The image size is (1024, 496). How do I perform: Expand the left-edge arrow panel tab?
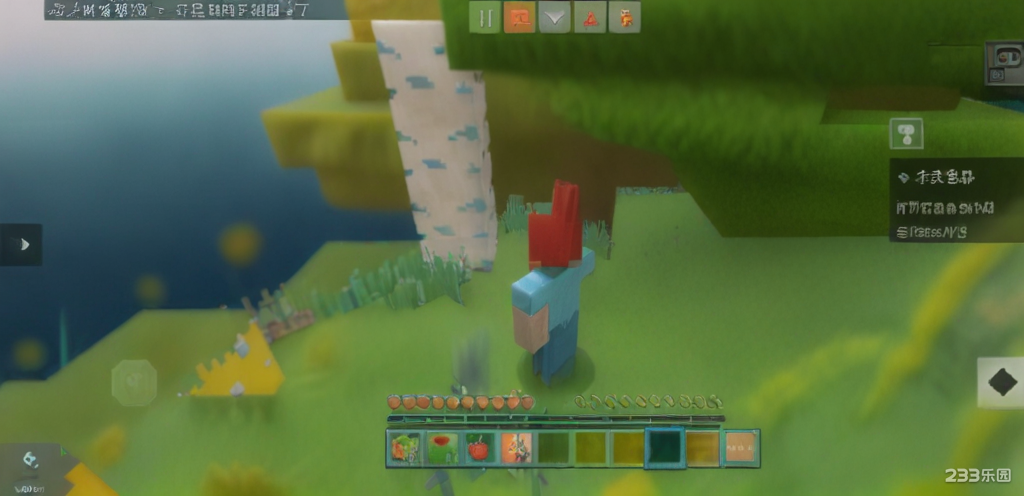pos(22,244)
